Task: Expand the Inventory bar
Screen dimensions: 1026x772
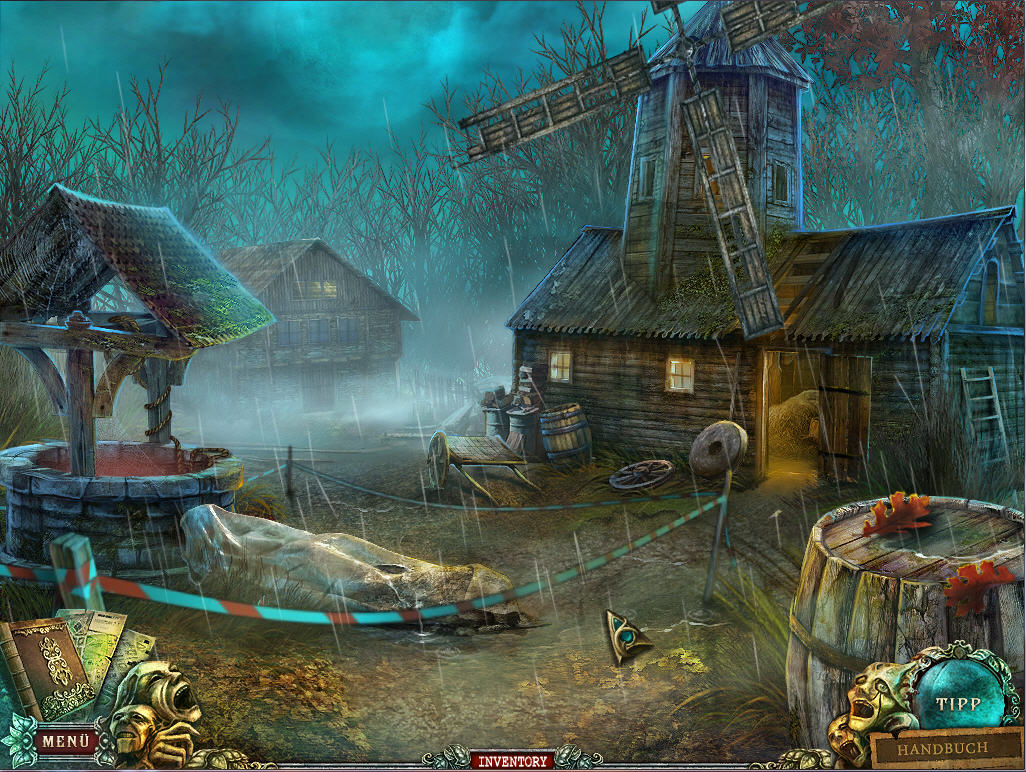Action: 512,762
